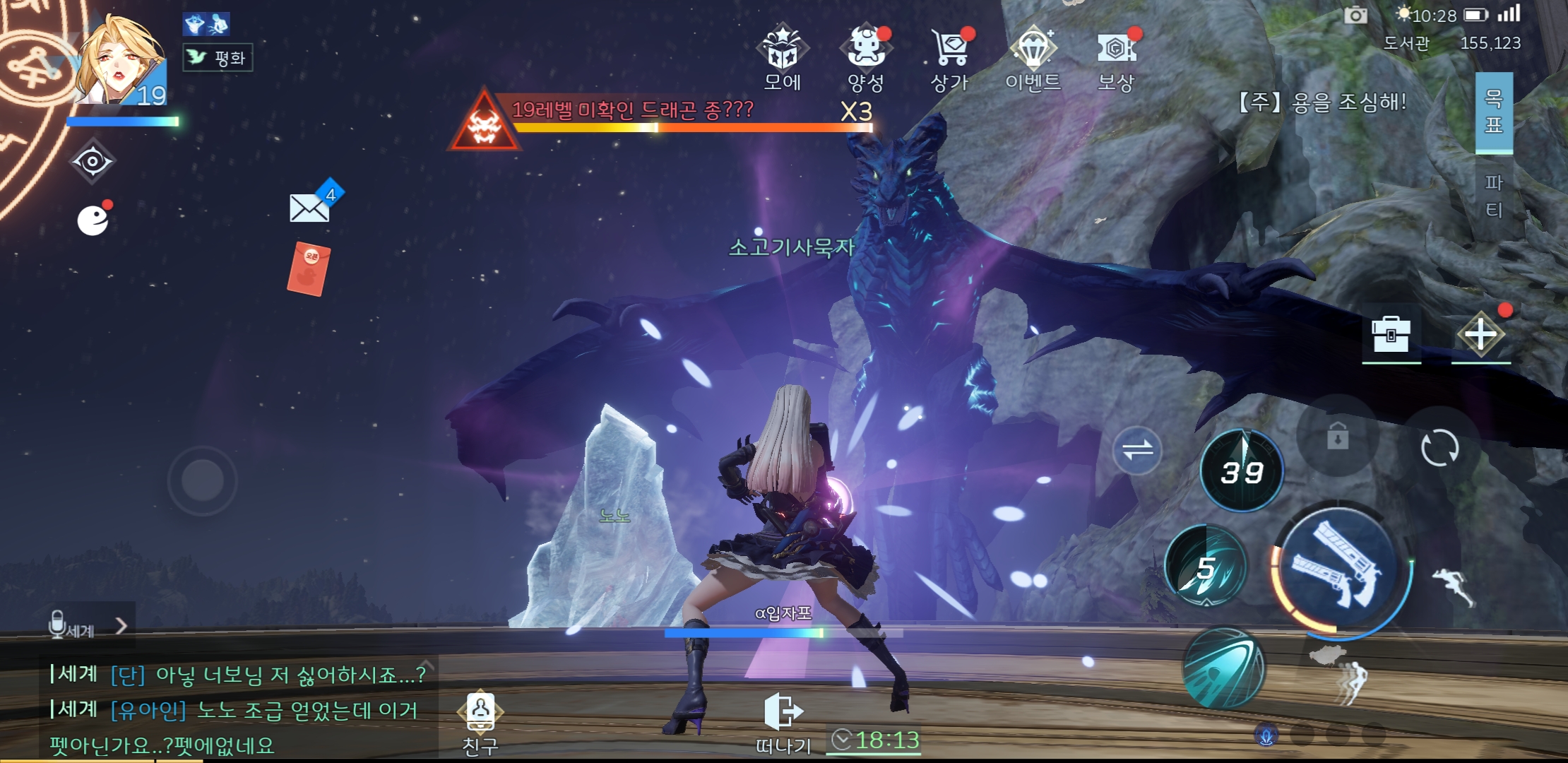
Task: Open the 친구 friends button
Action: [x=480, y=722]
